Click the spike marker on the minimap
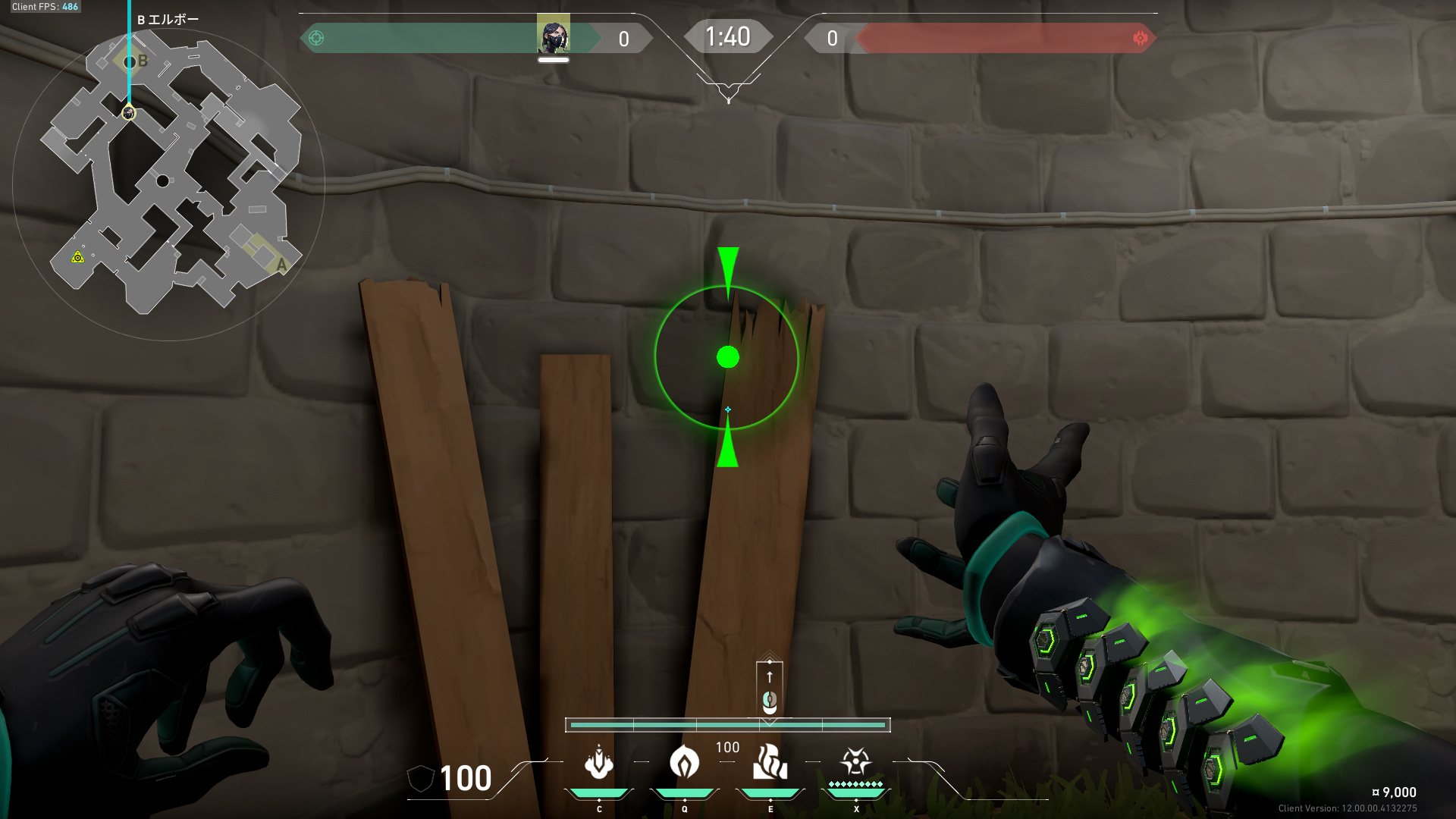The width and height of the screenshot is (1456, 819). [x=77, y=258]
